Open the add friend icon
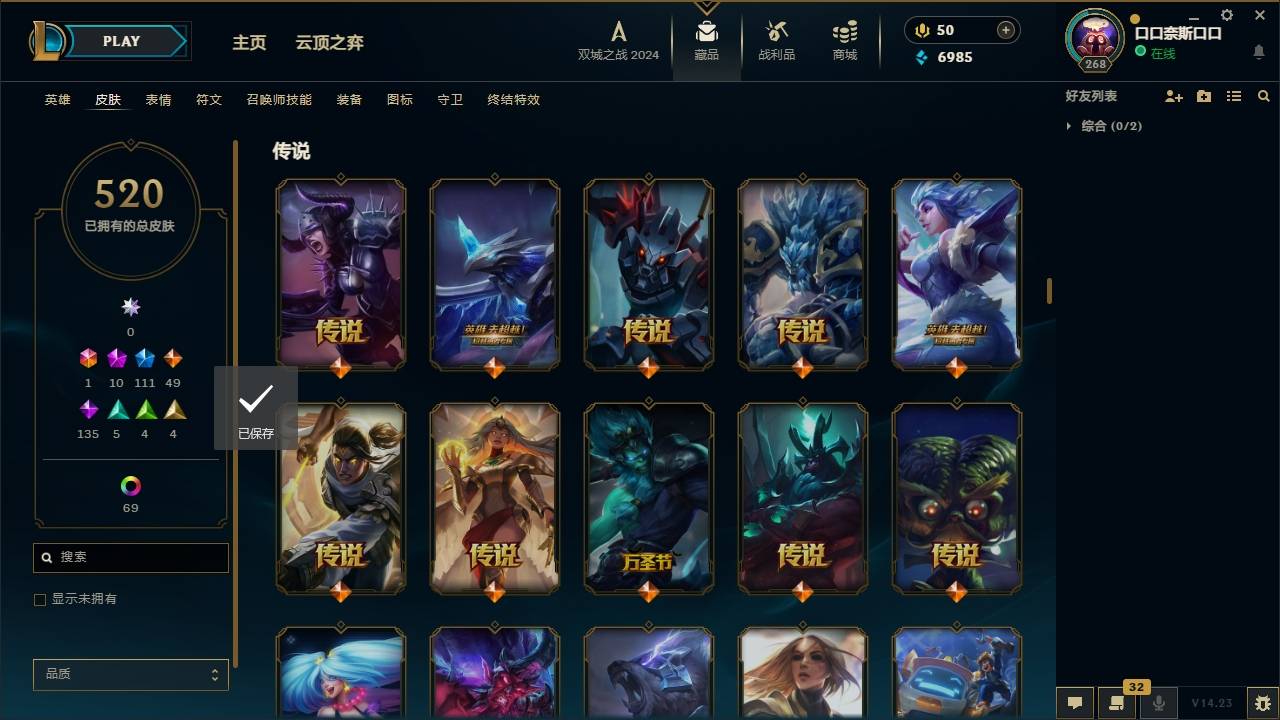The height and width of the screenshot is (720, 1280). (x=1172, y=96)
